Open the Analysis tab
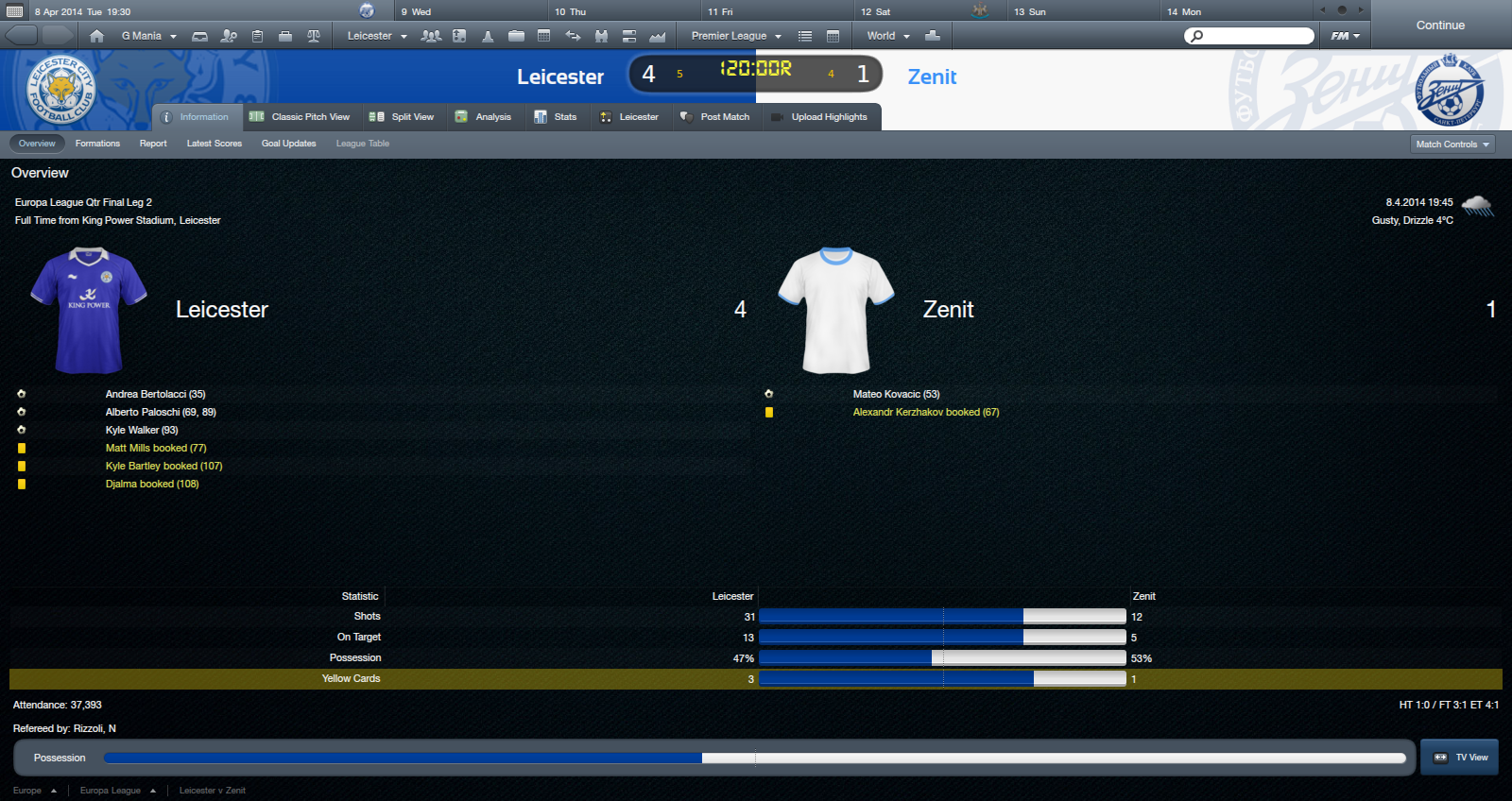 click(x=483, y=117)
